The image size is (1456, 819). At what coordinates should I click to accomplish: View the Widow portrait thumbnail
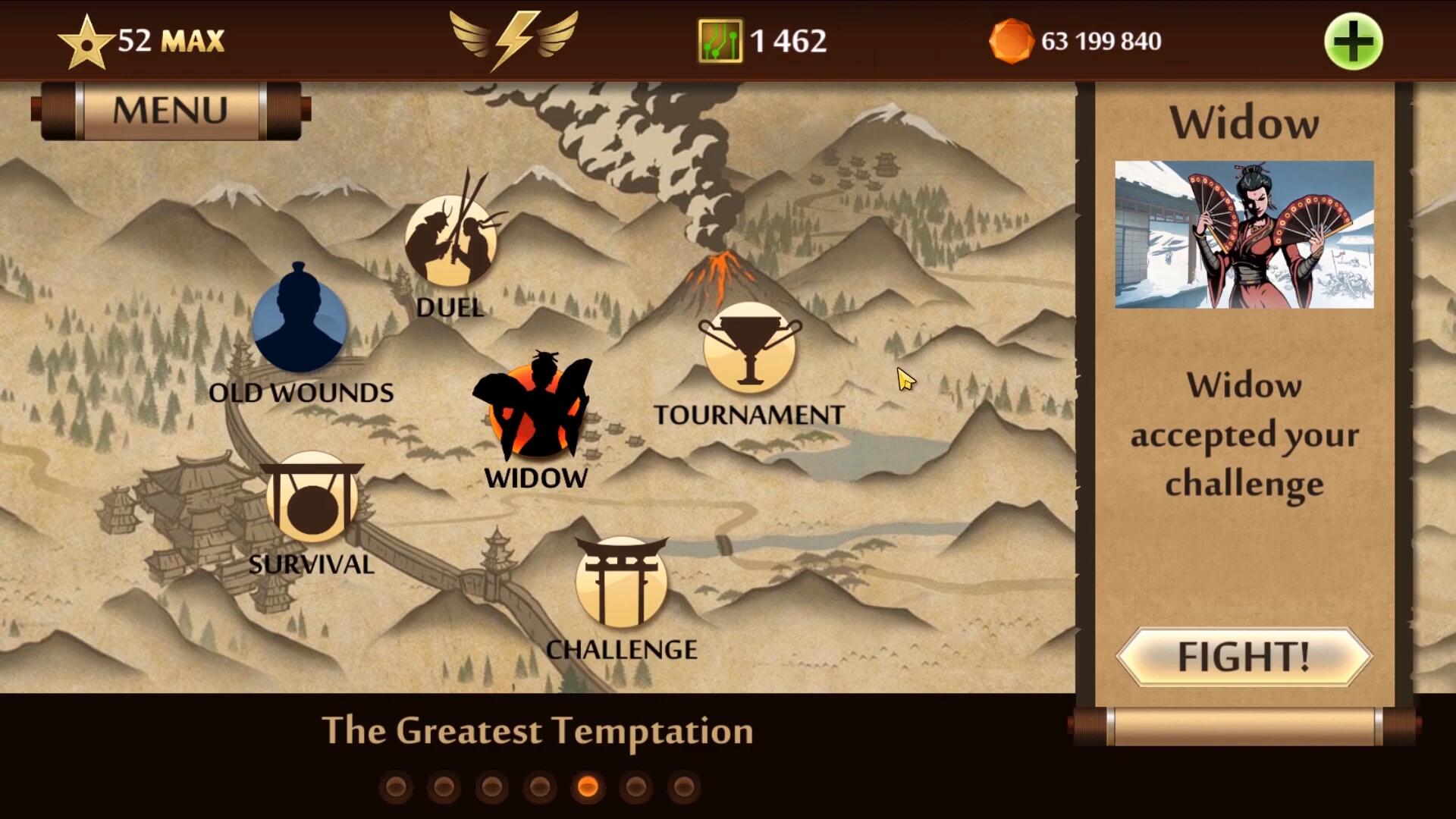(x=1244, y=234)
